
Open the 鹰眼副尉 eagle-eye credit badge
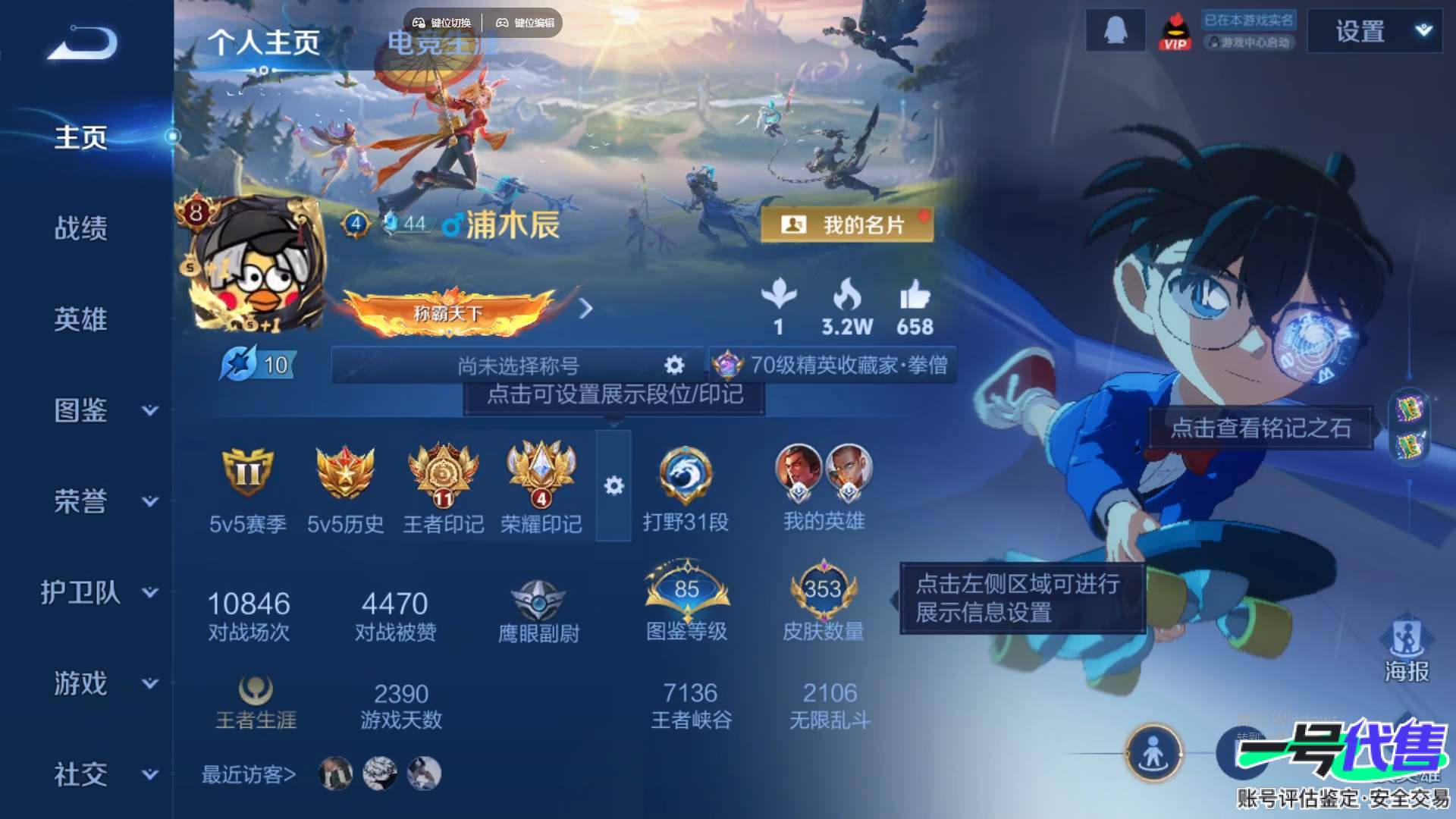coord(539,599)
